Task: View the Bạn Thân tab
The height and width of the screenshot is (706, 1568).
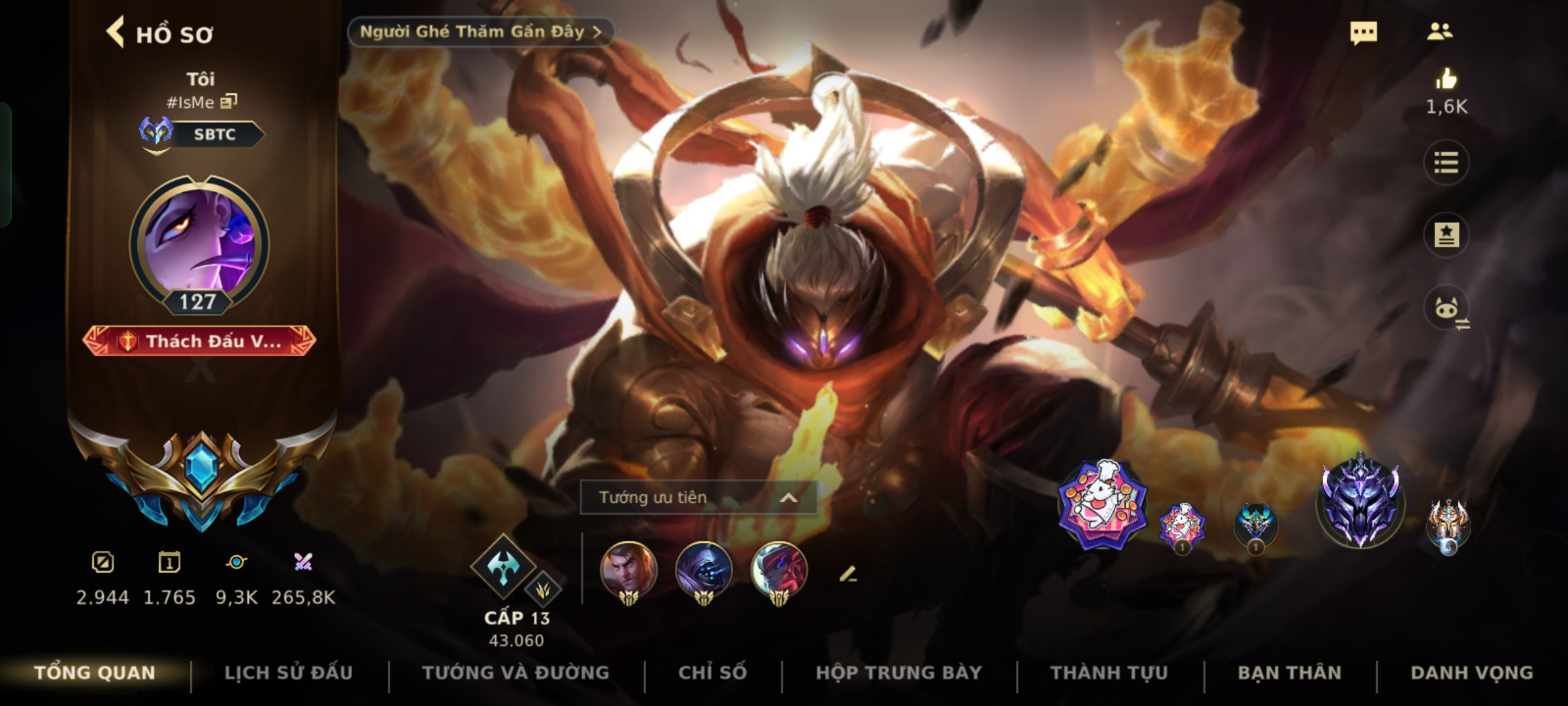Action: click(x=1289, y=673)
